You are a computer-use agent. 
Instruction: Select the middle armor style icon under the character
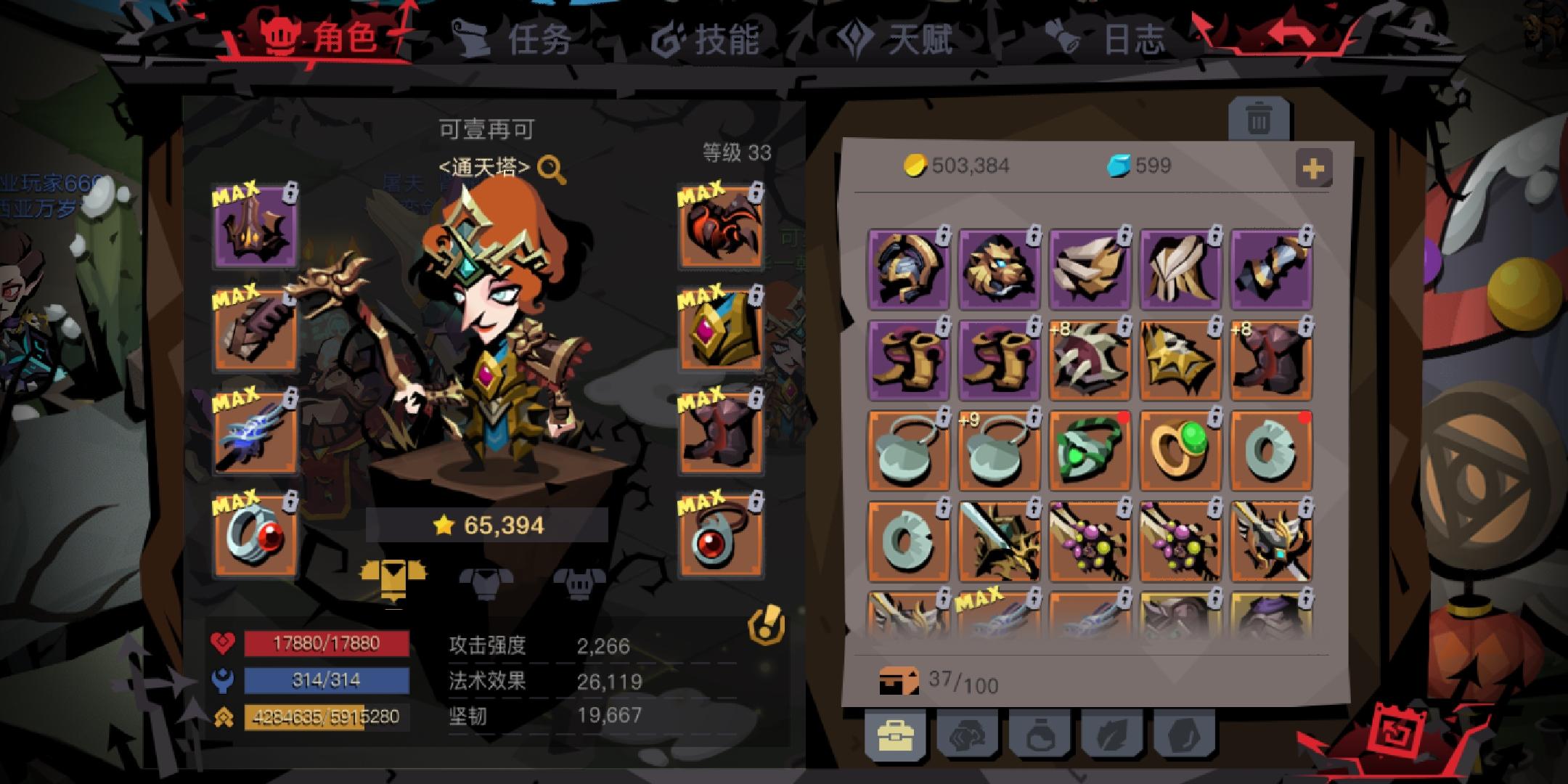click(x=486, y=576)
